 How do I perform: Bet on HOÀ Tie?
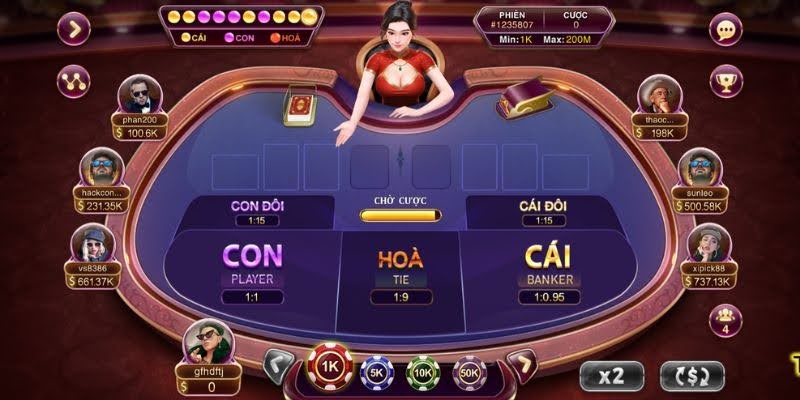[x=400, y=268]
